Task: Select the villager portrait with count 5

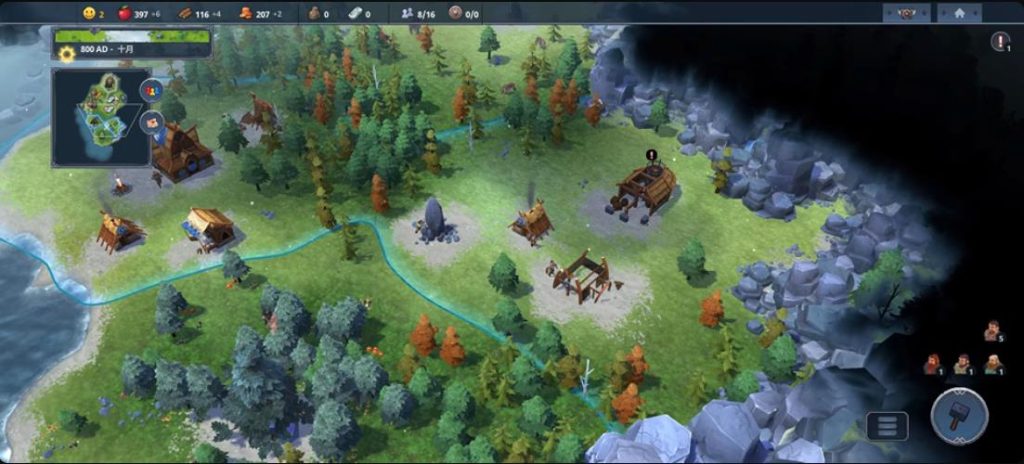Action: point(991,331)
